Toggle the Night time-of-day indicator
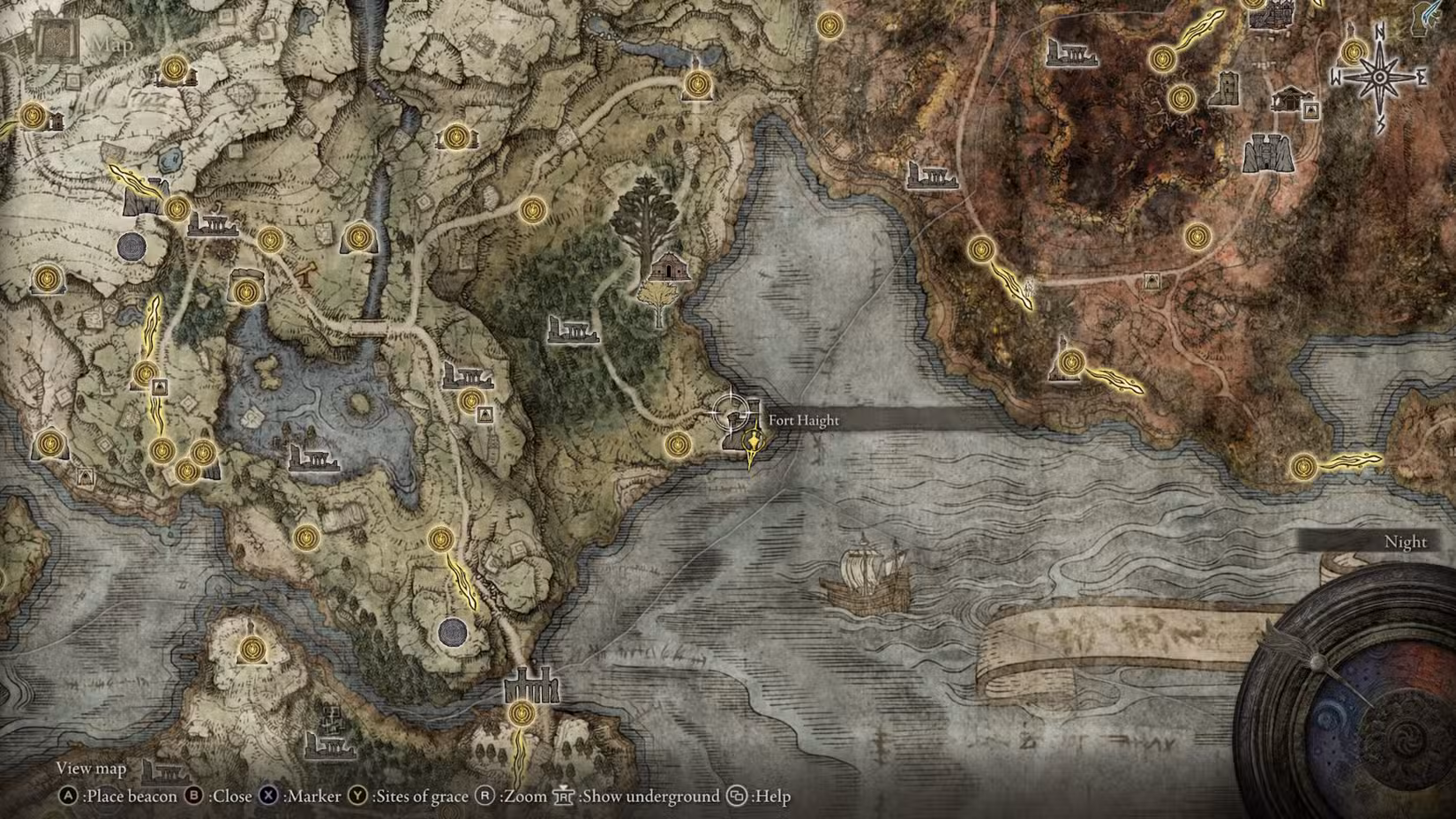This screenshot has height=819, width=1456. point(1405,542)
